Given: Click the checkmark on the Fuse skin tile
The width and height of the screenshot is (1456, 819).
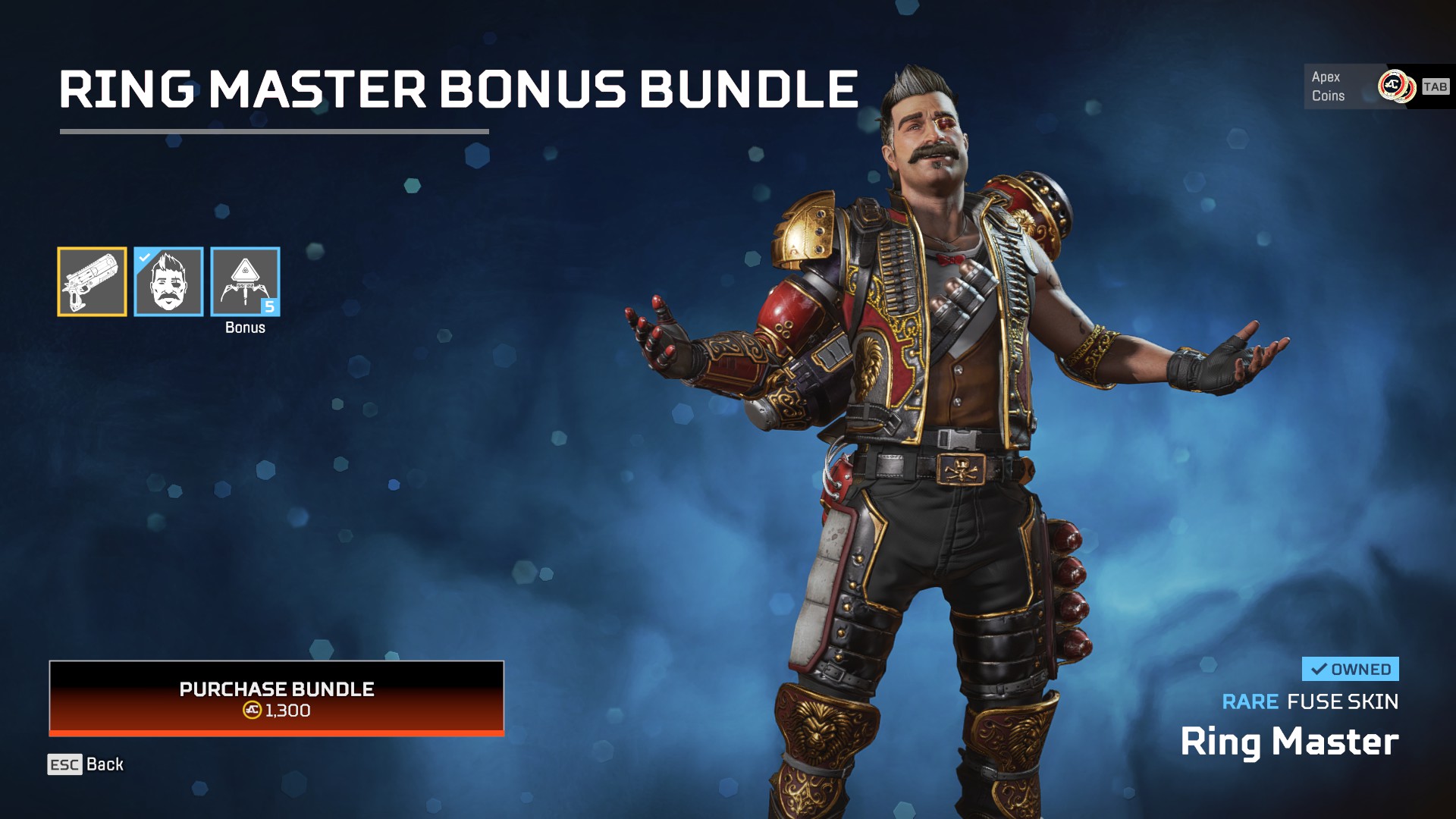Looking at the screenshot, I should tap(143, 258).
